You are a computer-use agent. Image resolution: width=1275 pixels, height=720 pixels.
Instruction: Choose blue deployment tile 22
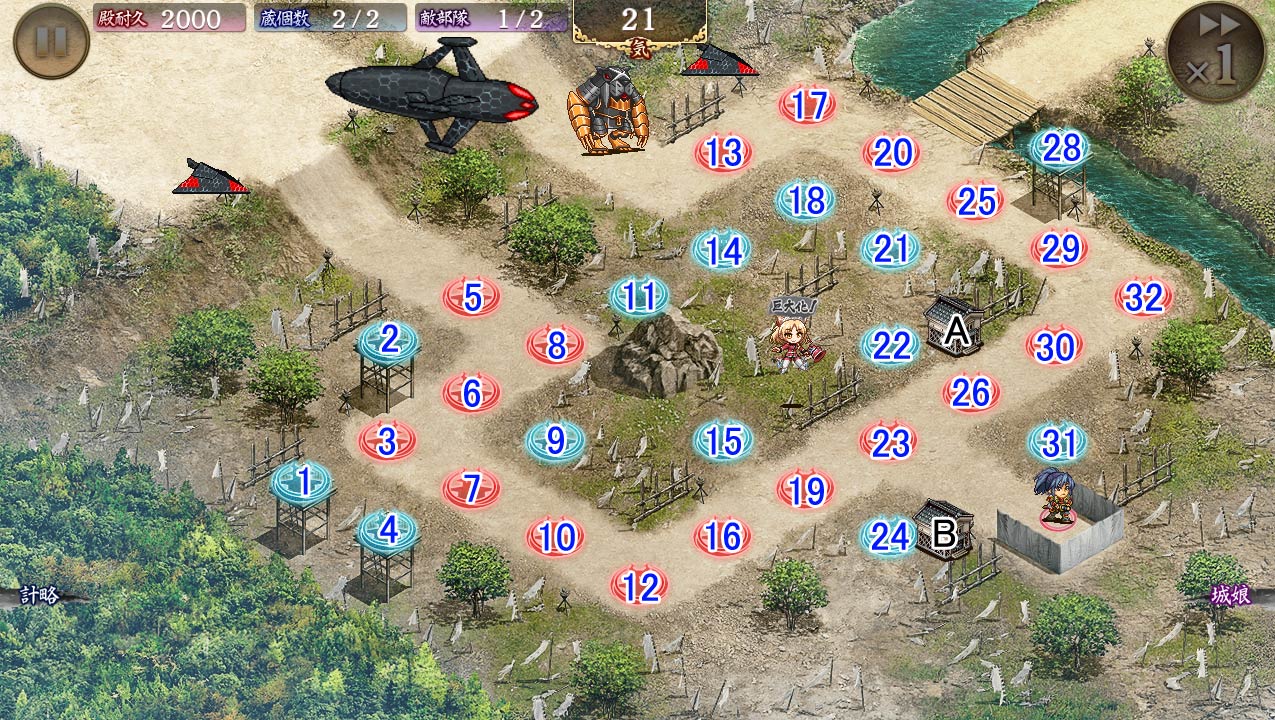coord(890,345)
